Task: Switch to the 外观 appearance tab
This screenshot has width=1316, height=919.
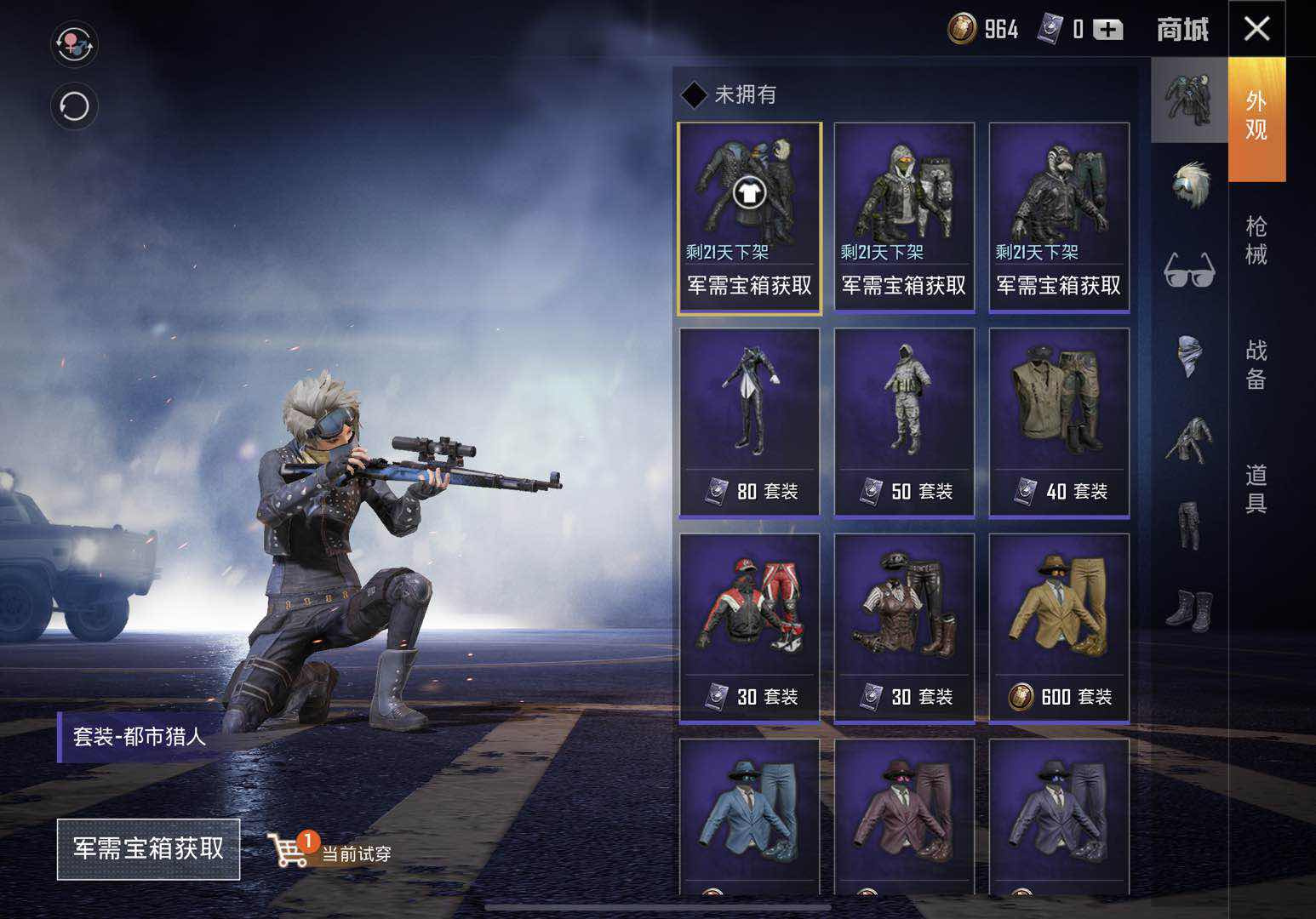Action: tap(1256, 117)
